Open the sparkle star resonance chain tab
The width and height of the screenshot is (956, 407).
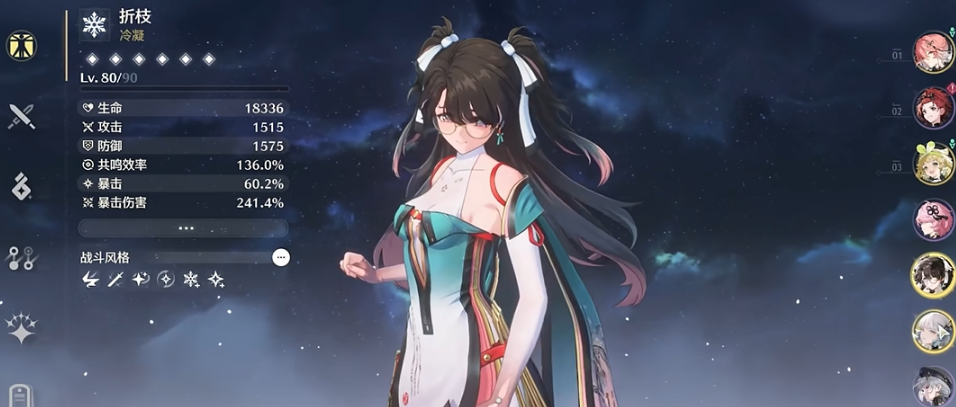pyautogui.click(x=21, y=328)
